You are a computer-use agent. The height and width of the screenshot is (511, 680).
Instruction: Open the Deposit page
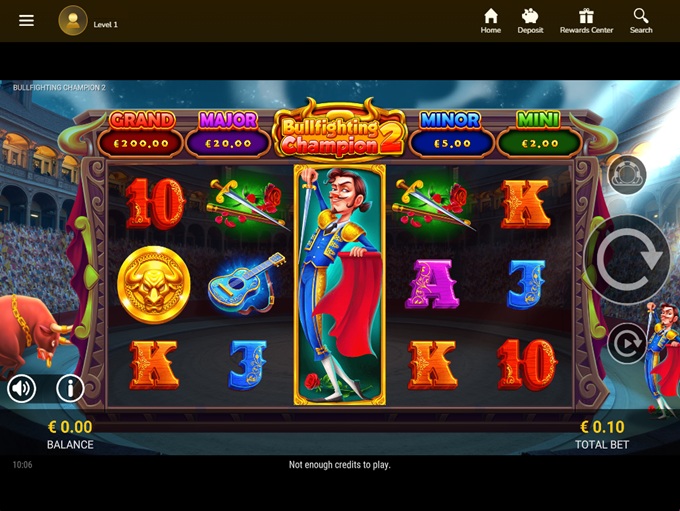530,20
